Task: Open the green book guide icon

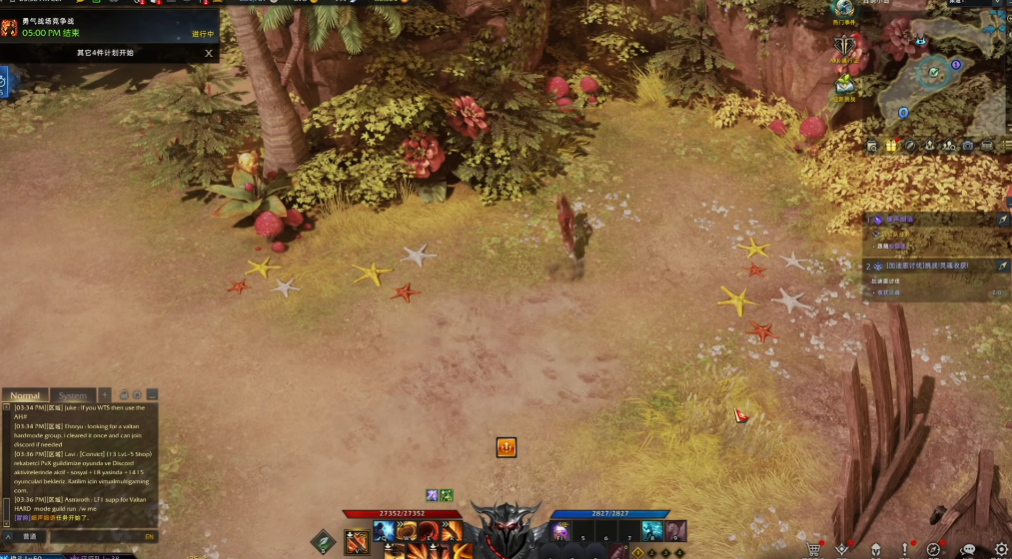Action: point(846,84)
